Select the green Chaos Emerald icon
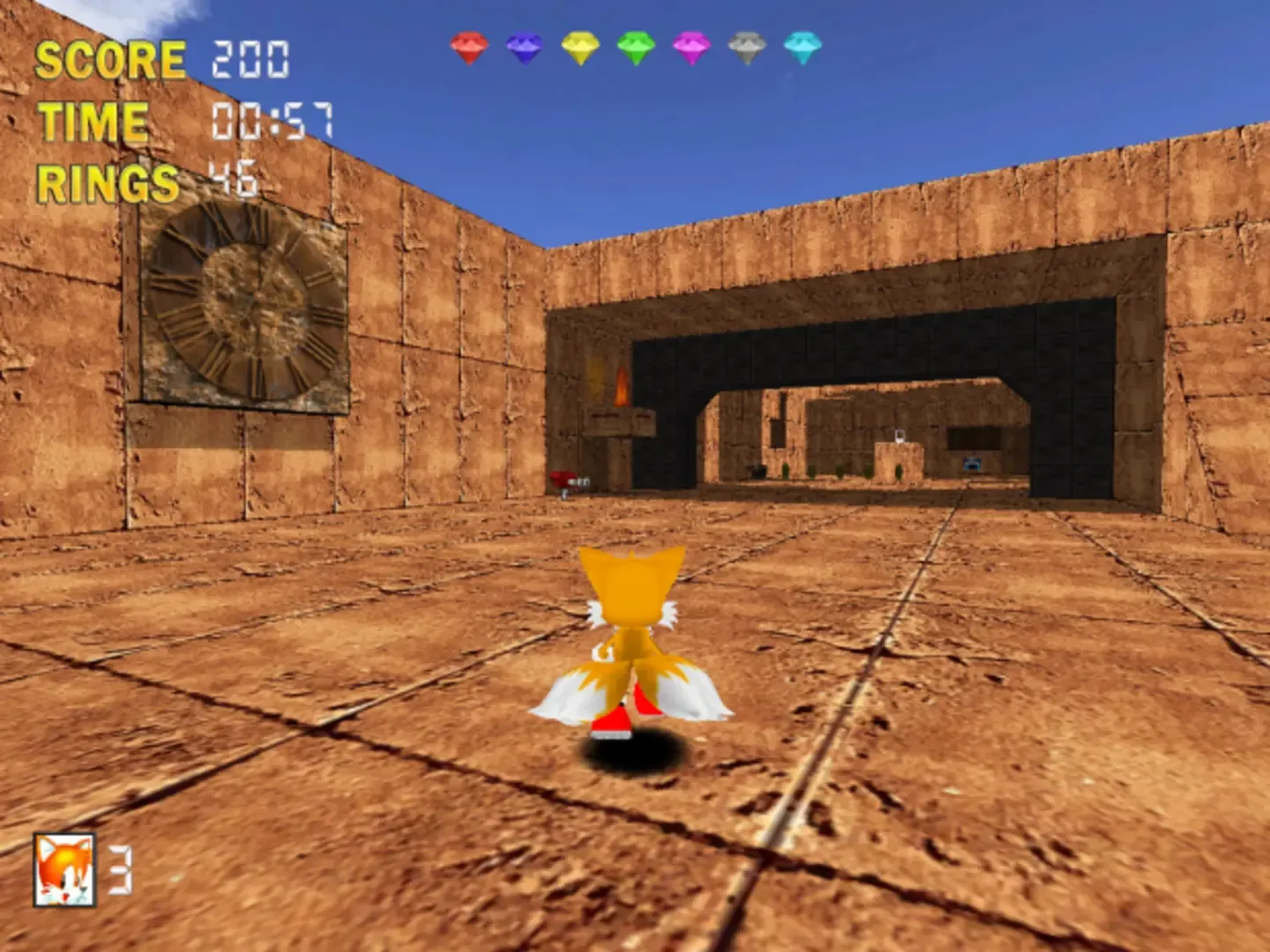This screenshot has width=1270, height=952. (x=635, y=47)
